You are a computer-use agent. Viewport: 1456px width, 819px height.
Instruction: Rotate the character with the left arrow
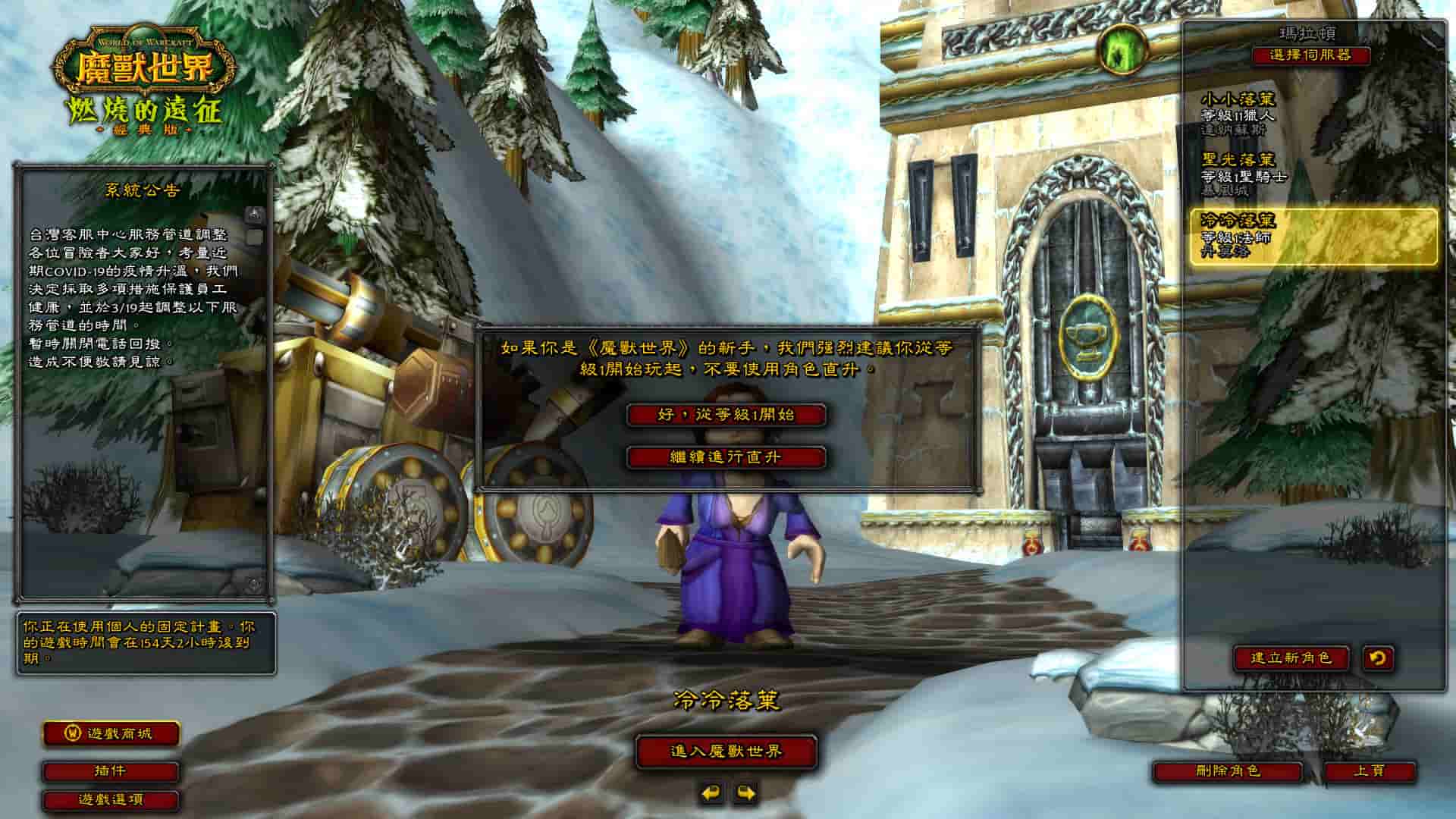(711, 793)
